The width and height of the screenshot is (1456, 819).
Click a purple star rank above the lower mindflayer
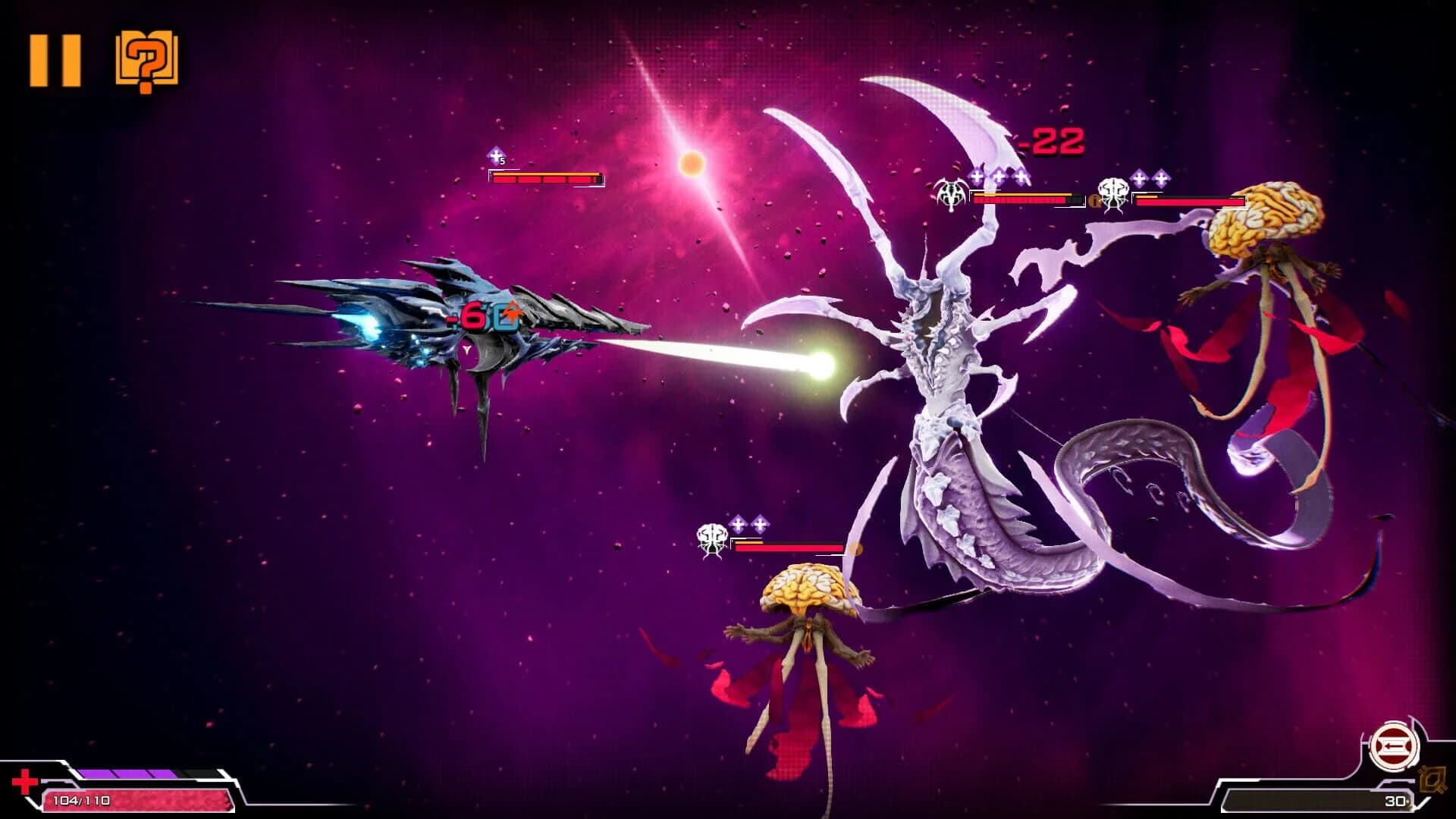point(738,523)
